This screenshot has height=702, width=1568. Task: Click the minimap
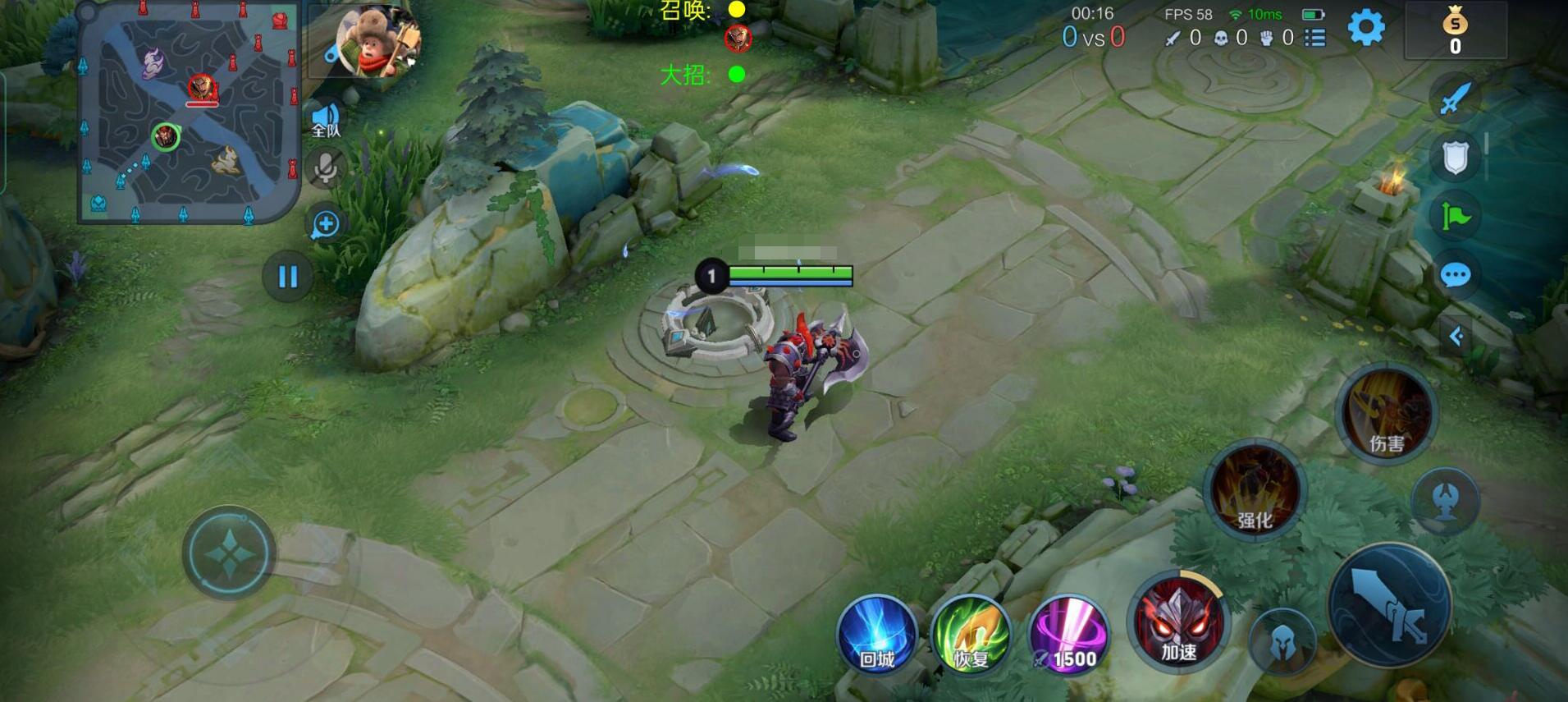[189, 113]
